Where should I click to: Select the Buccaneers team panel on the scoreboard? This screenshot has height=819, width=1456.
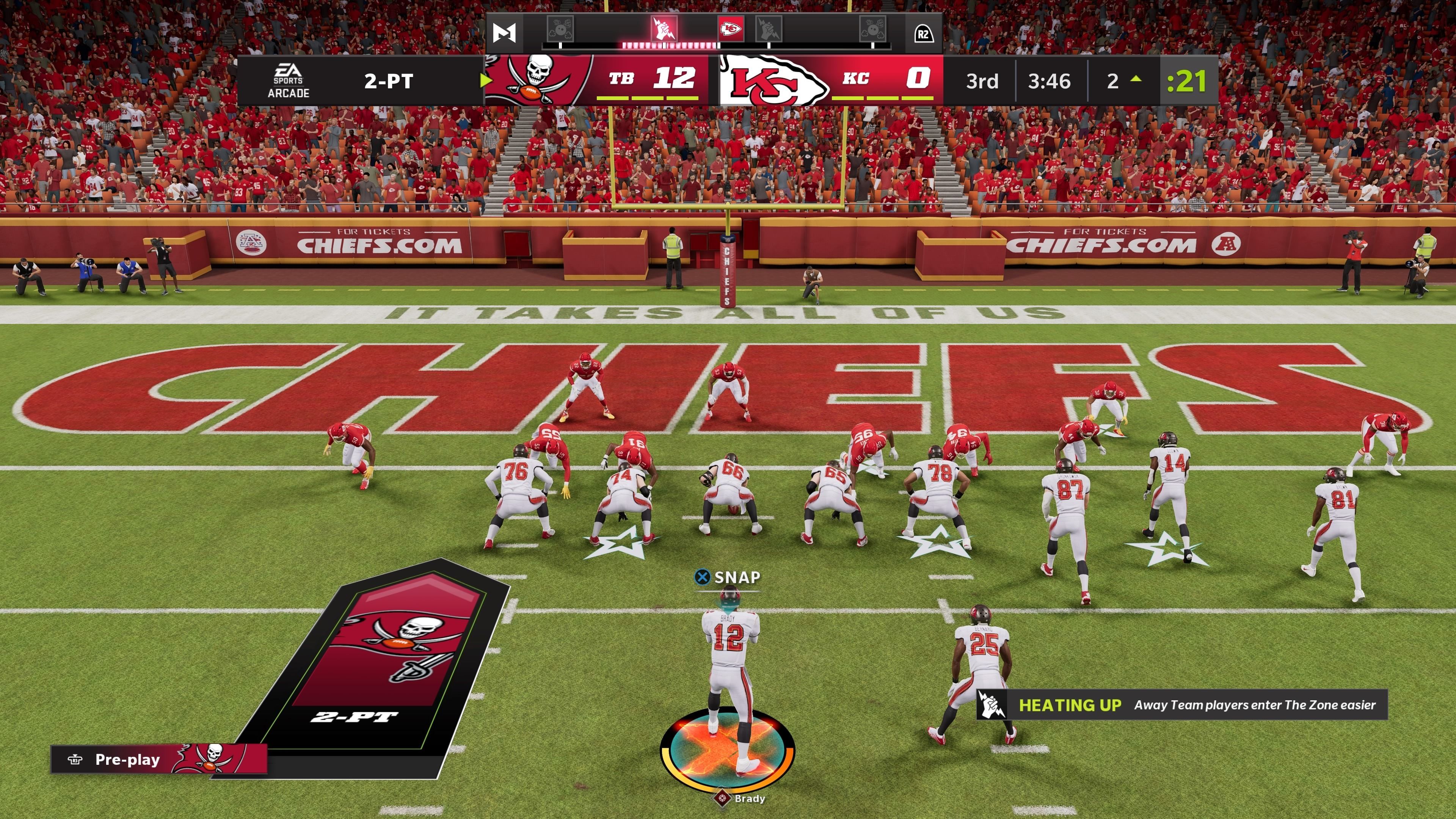coord(596,80)
